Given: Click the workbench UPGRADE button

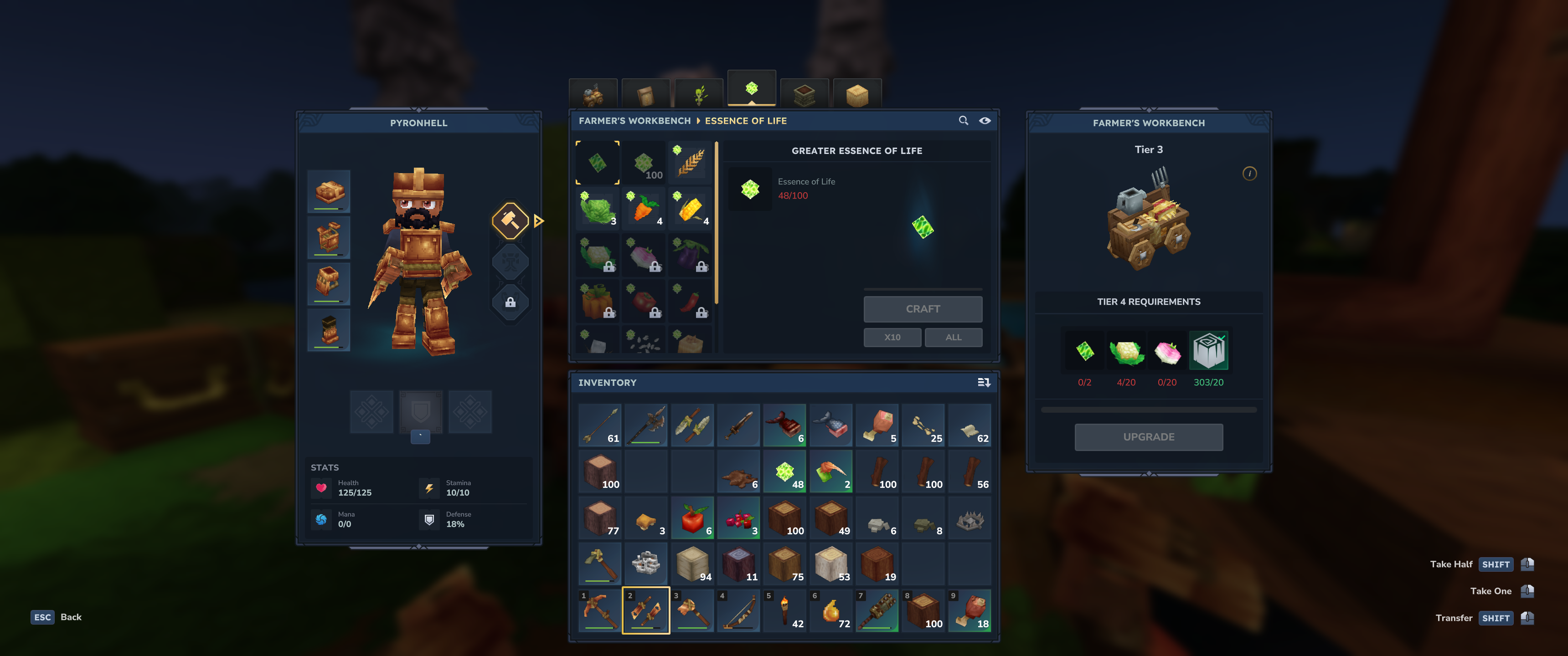Looking at the screenshot, I should coord(1148,437).
